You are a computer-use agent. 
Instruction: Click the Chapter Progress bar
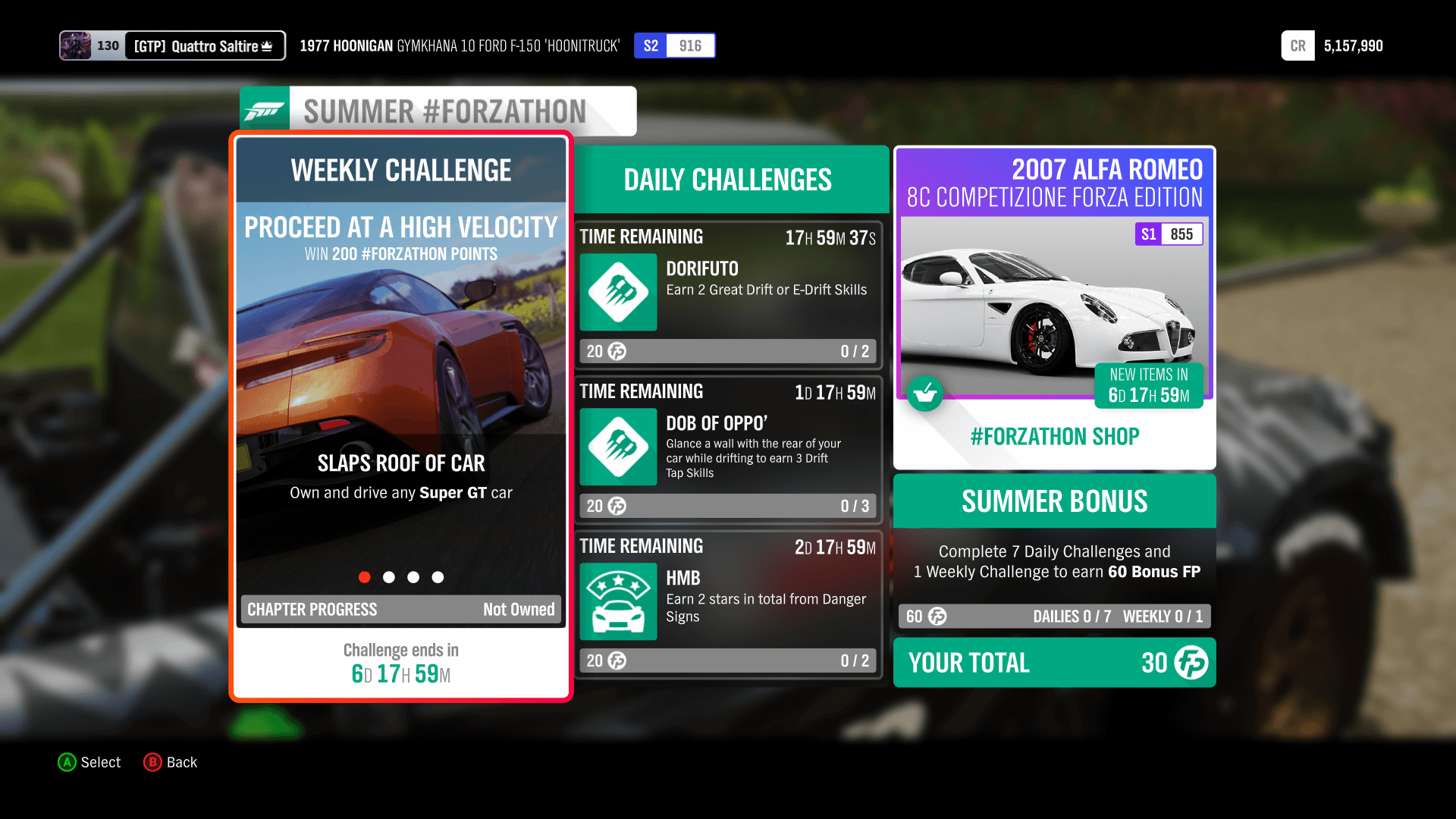pyautogui.click(x=400, y=609)
